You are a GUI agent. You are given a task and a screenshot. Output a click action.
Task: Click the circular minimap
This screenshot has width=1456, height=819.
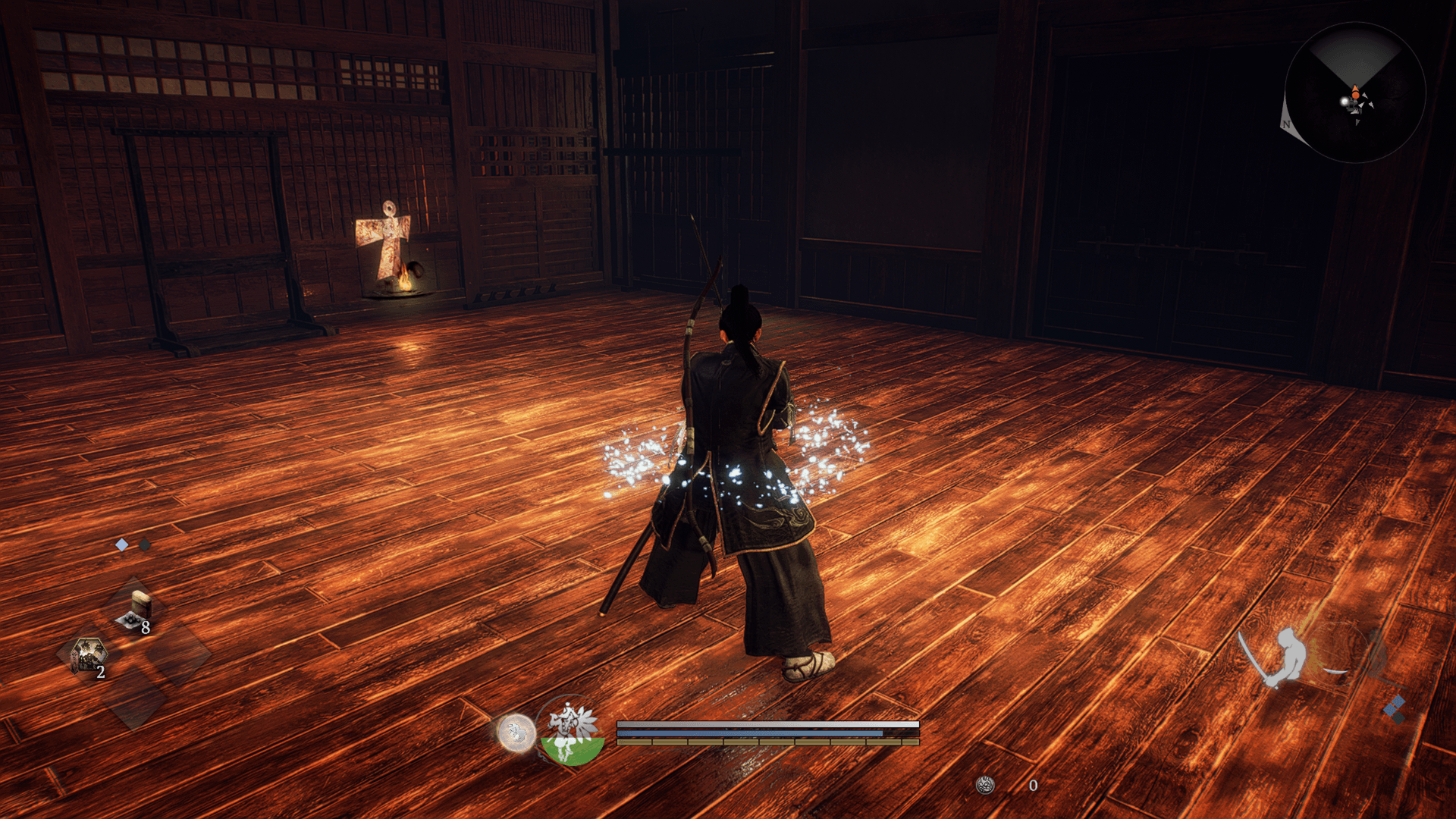coord(1355,93)
